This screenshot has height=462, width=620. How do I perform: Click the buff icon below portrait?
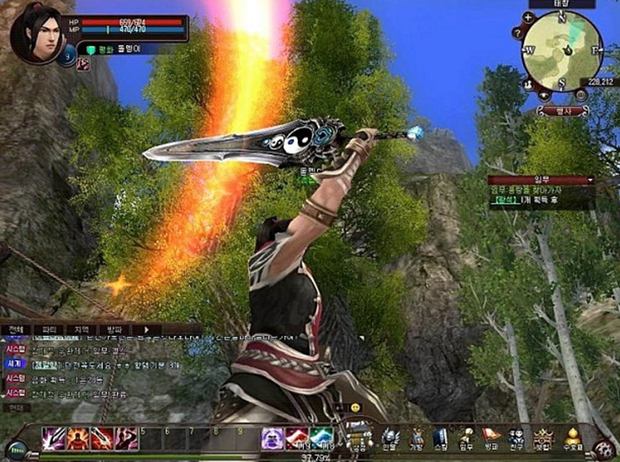click(x=82, y=63)
